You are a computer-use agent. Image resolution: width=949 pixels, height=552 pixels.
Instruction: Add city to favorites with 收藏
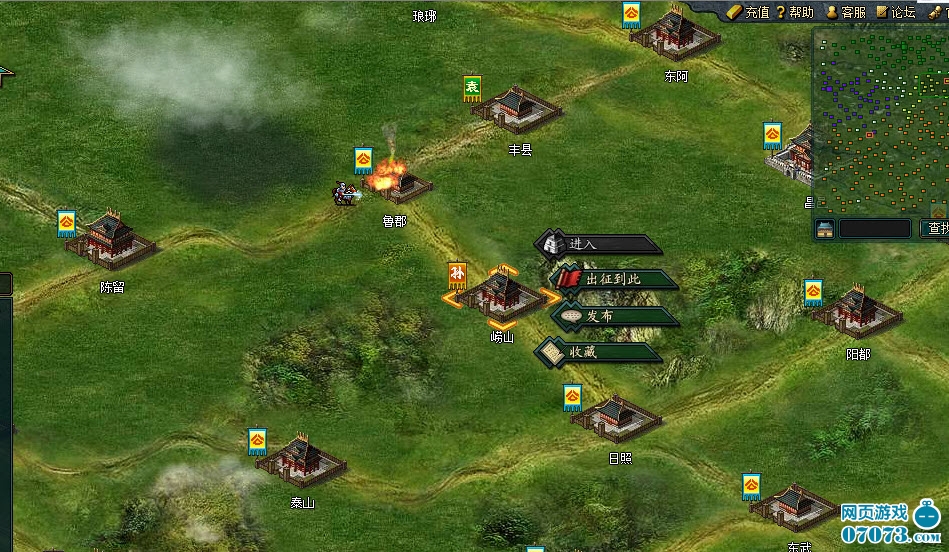point(600,352)
